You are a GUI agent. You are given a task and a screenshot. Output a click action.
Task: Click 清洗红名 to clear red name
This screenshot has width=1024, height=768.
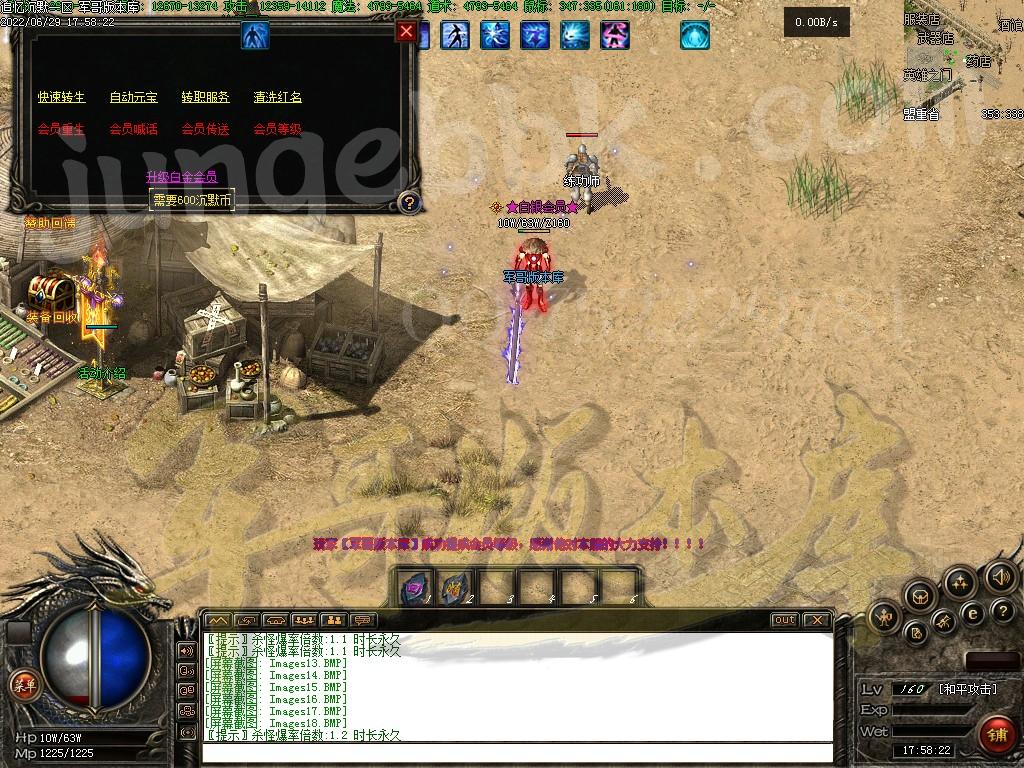(x=277, y=97)
